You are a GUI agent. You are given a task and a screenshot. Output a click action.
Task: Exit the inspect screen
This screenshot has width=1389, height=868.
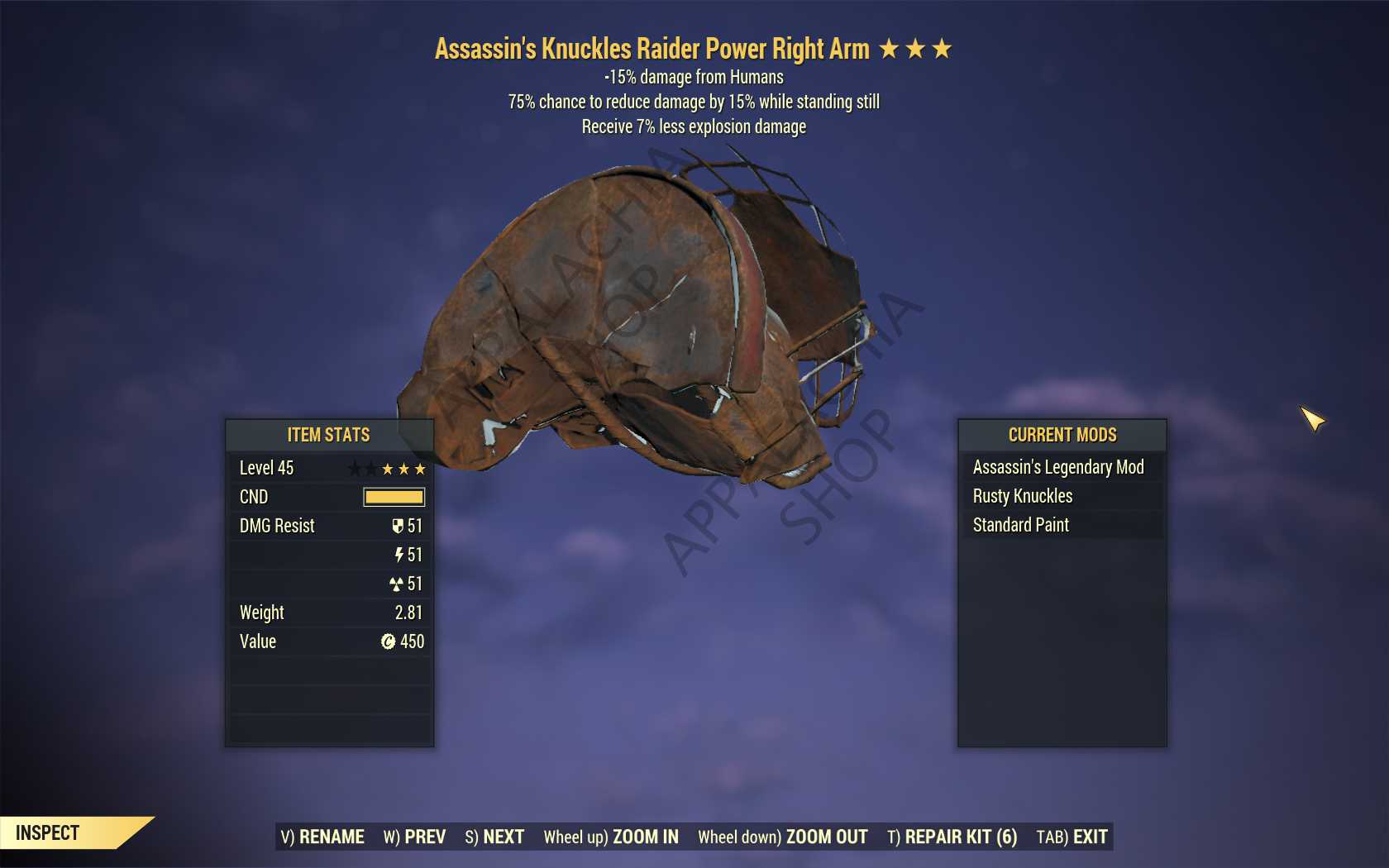tap(1072, 837)
